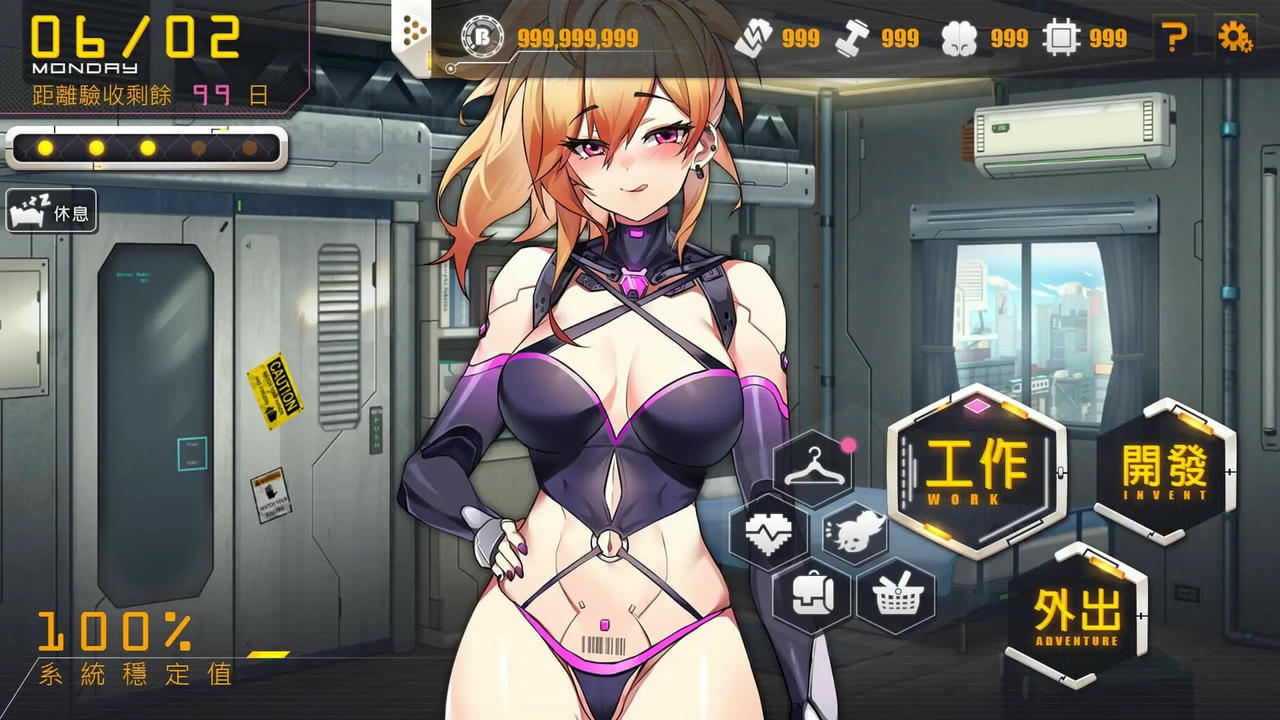Viewport: 1280px width, 720px height.
Task: Open the backpack inventory icon
Action: tap(812, 595)
